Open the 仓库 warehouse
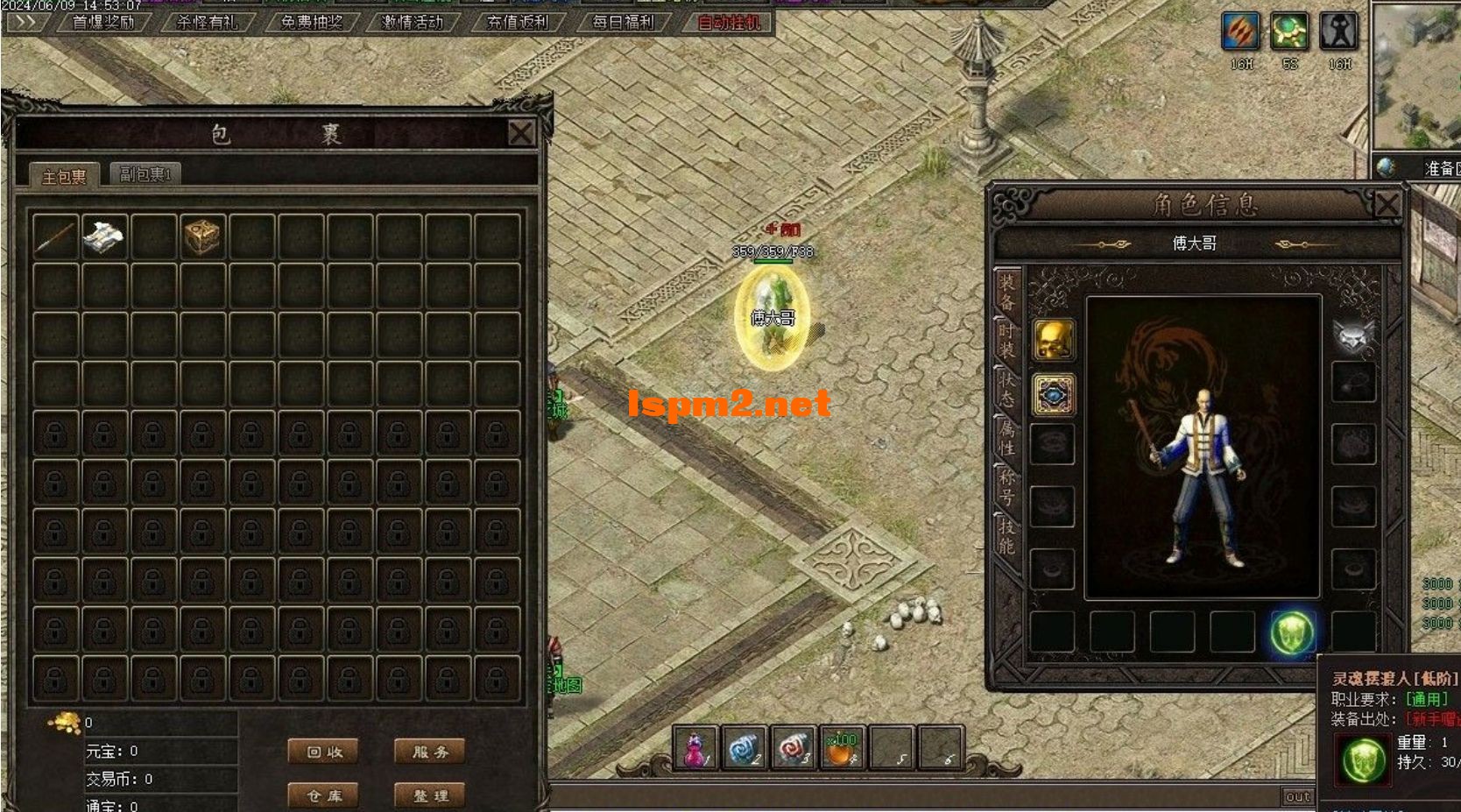 (x=324, y=795)
